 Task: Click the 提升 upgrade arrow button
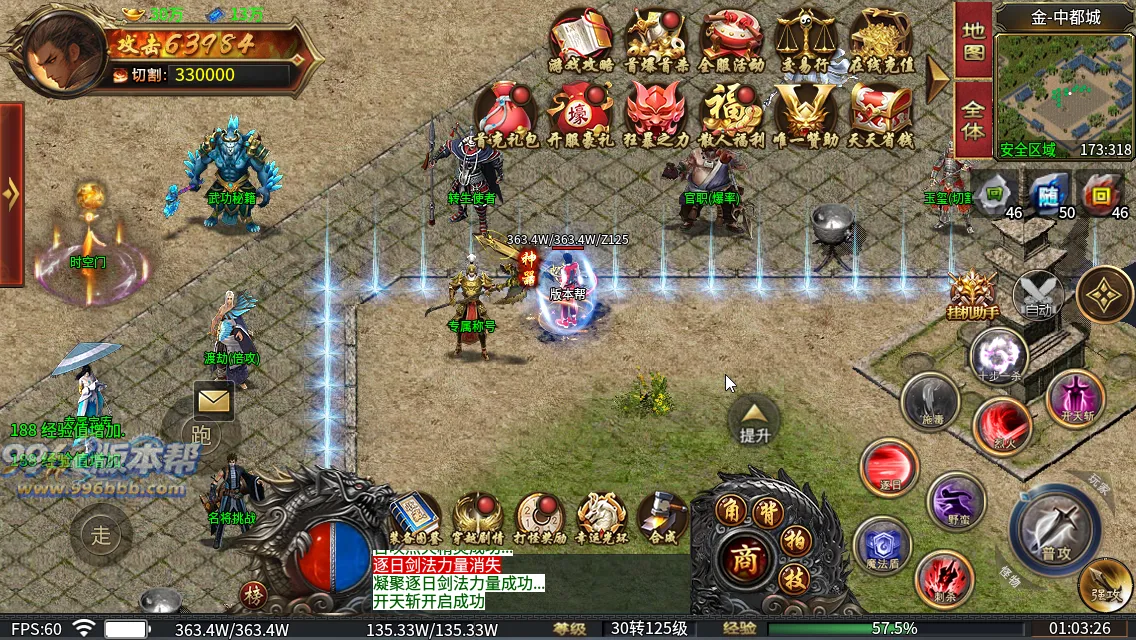(x=754, y=420)
